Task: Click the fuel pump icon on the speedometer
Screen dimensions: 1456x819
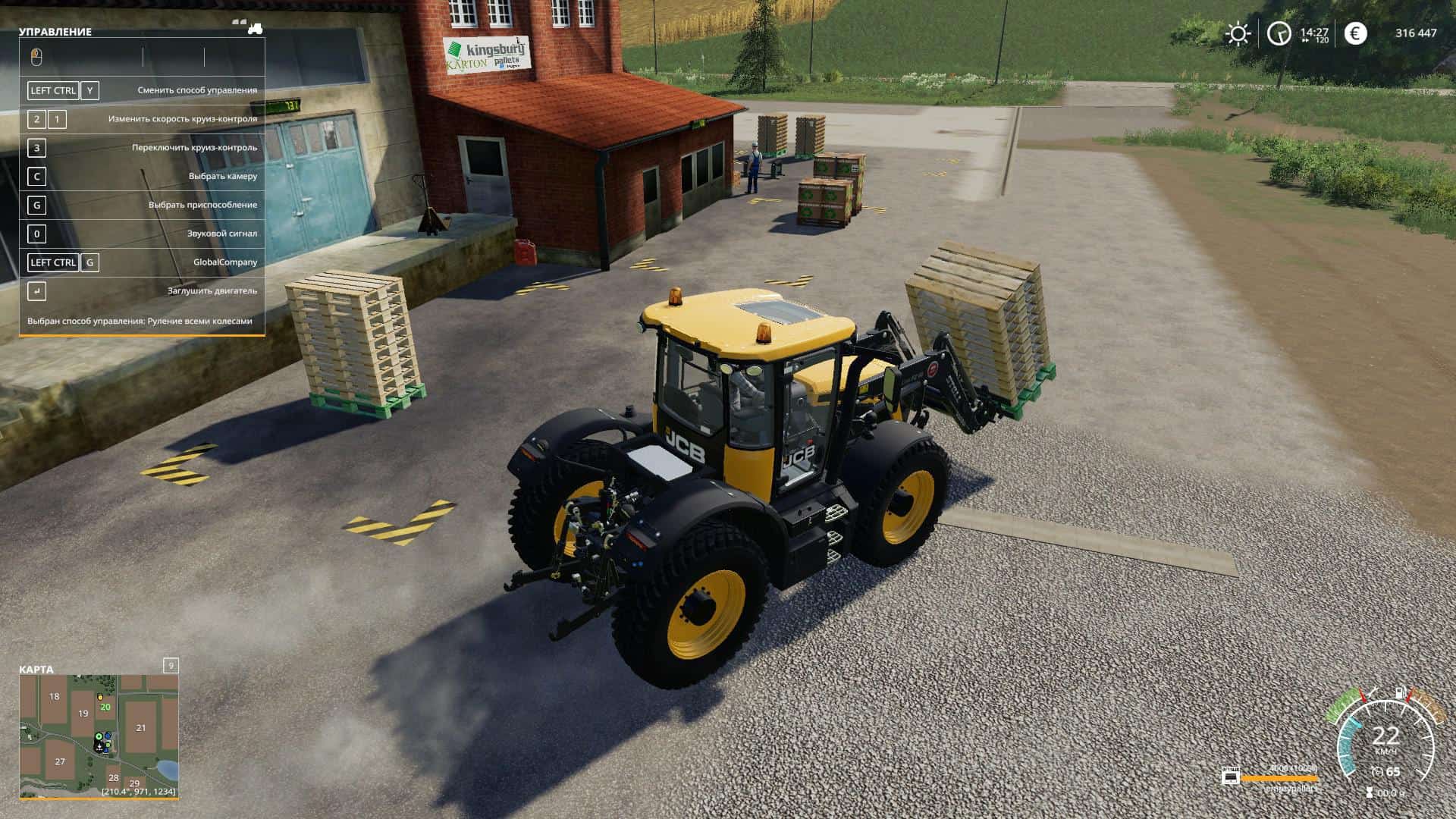Action: (1399, 692)
